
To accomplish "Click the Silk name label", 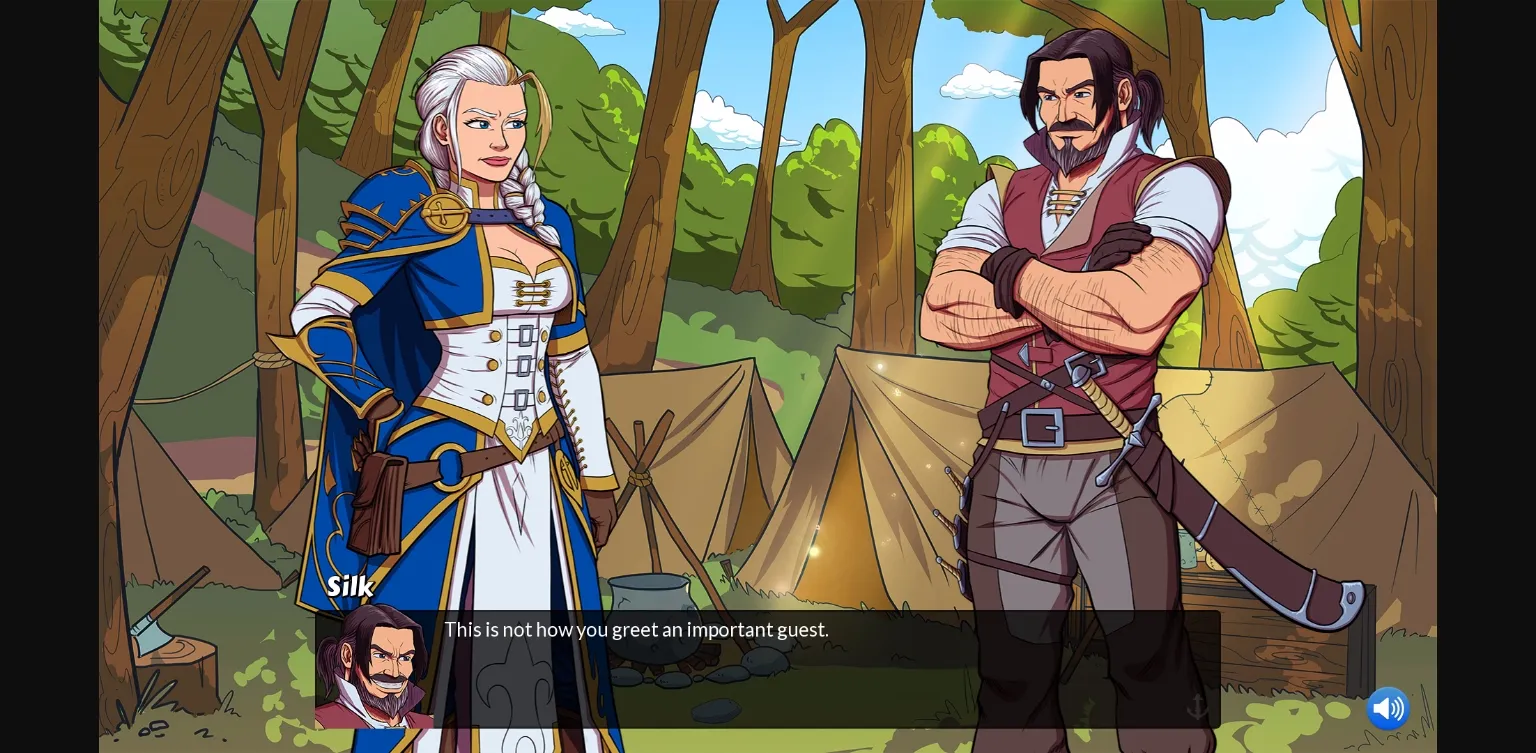I will (349, 587).
